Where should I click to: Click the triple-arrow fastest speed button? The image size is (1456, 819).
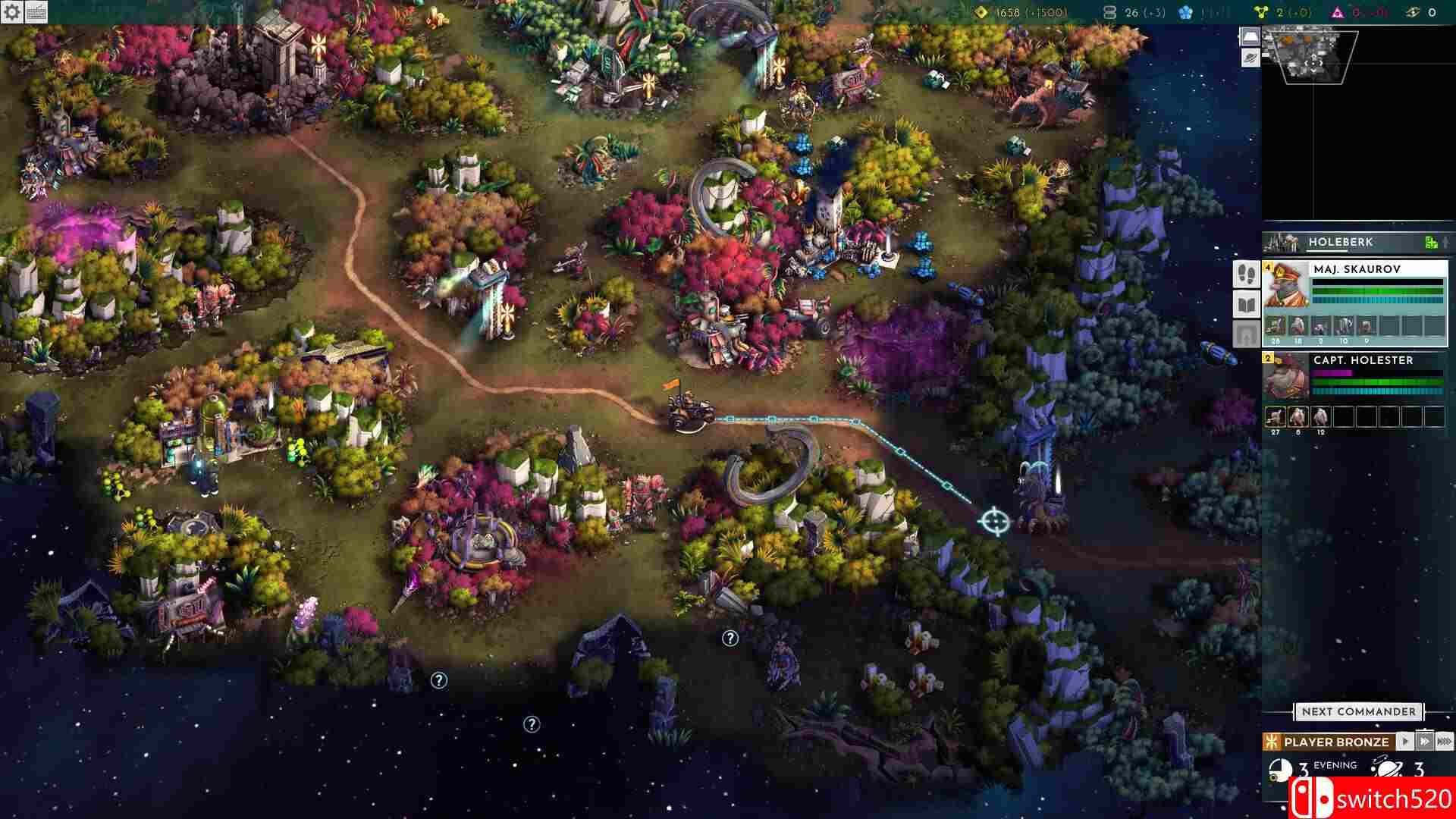pos(1445,741)
